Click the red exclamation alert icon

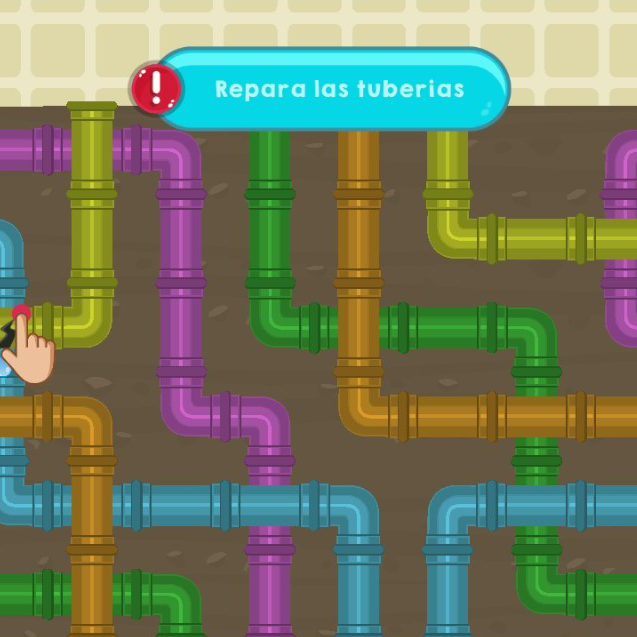tap(155, 89)
